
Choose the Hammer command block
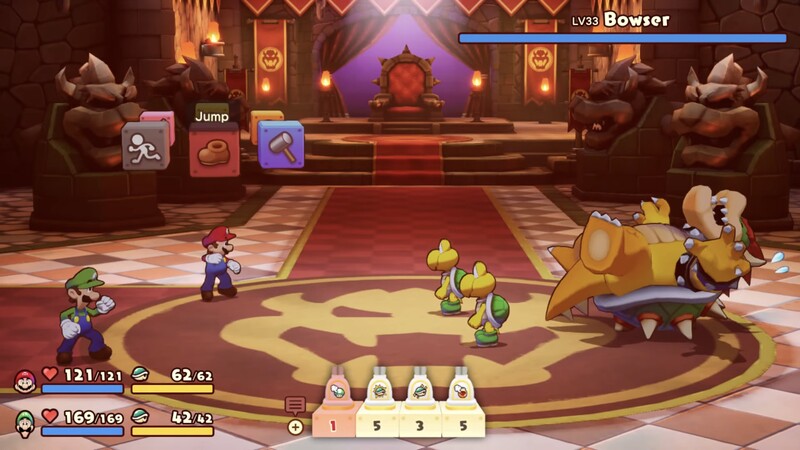[x=282, y=146]
